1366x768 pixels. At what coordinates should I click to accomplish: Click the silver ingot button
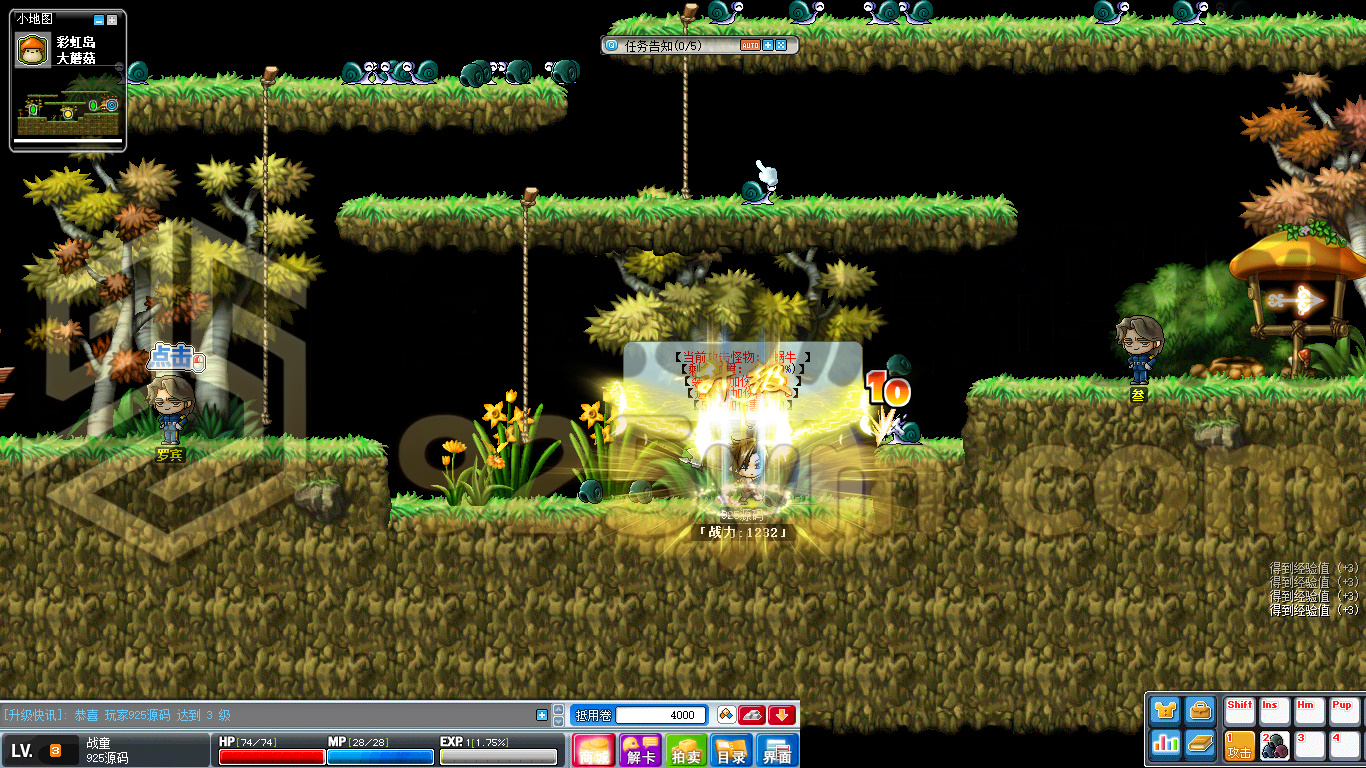(x=753, y=714)
